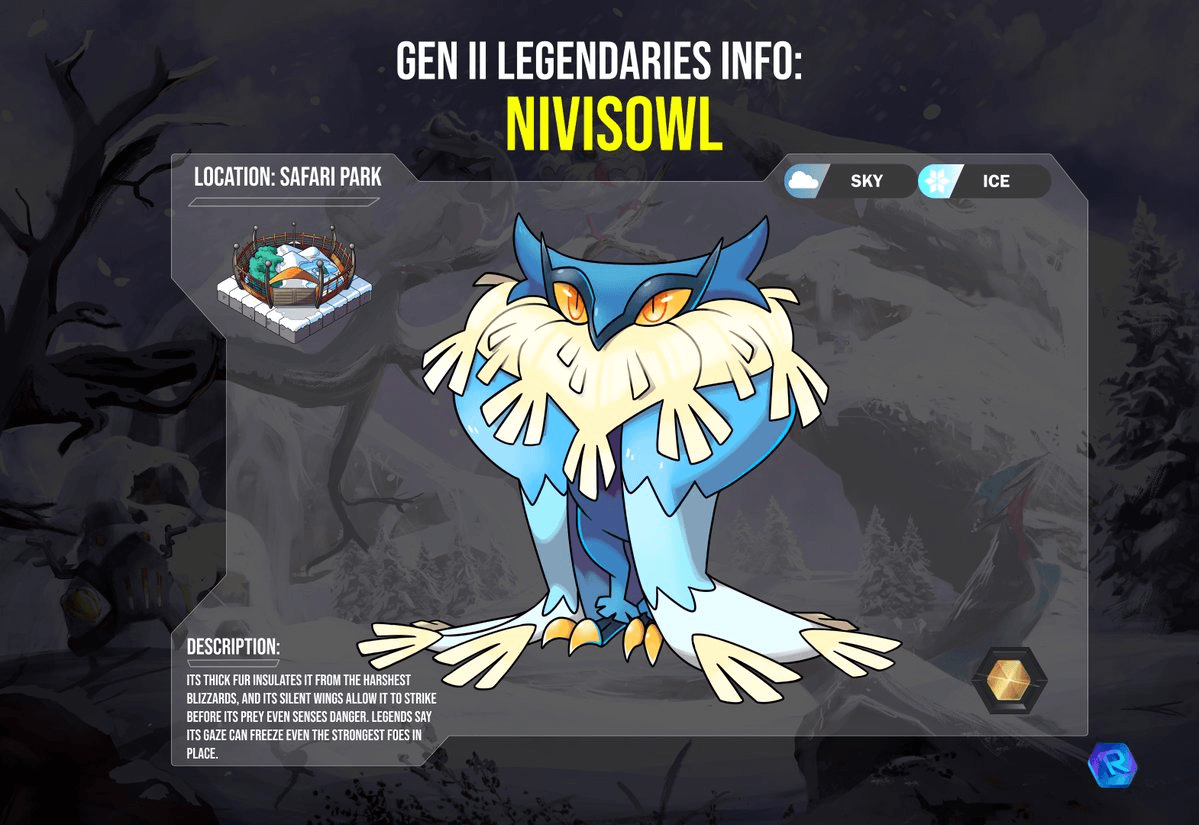
Task: Select the Ice type badge
Action: coord(982,181)
